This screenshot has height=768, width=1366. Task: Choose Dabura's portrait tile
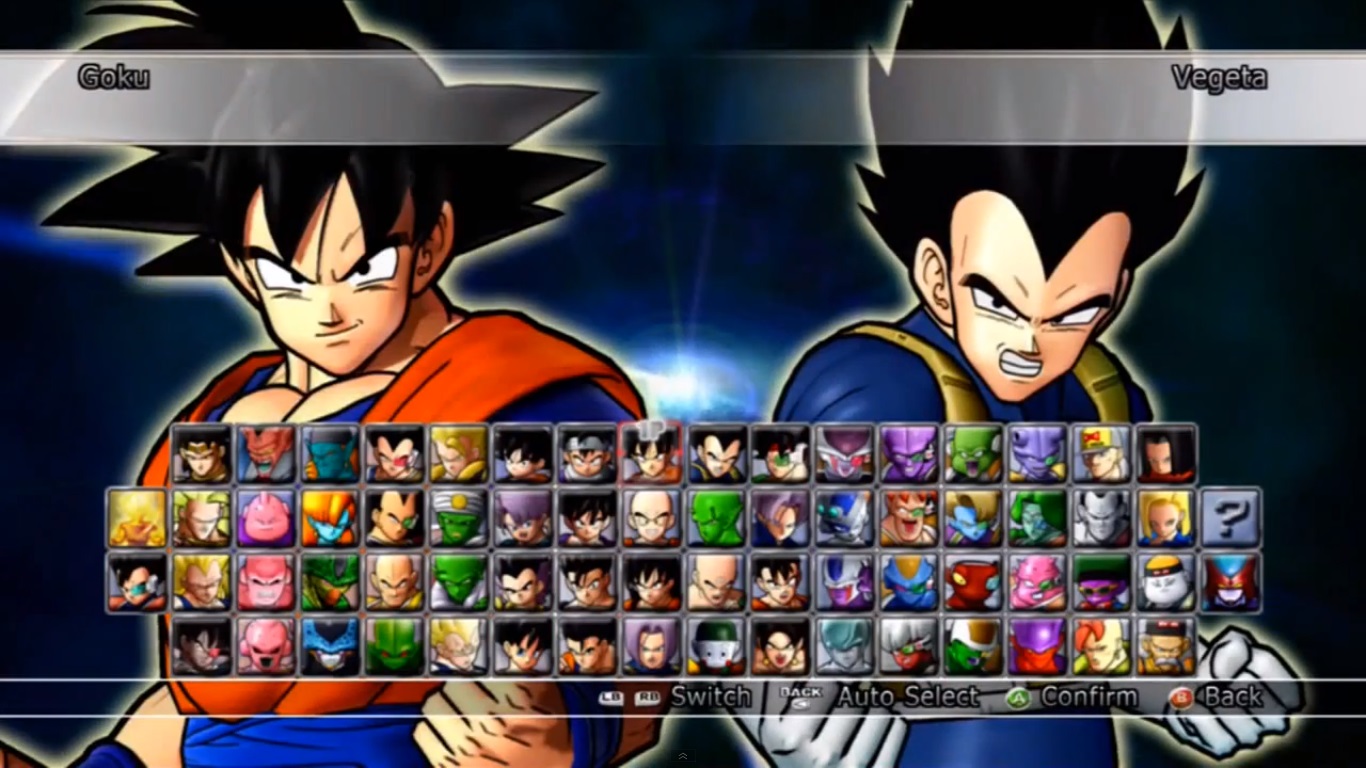point(265,454)
